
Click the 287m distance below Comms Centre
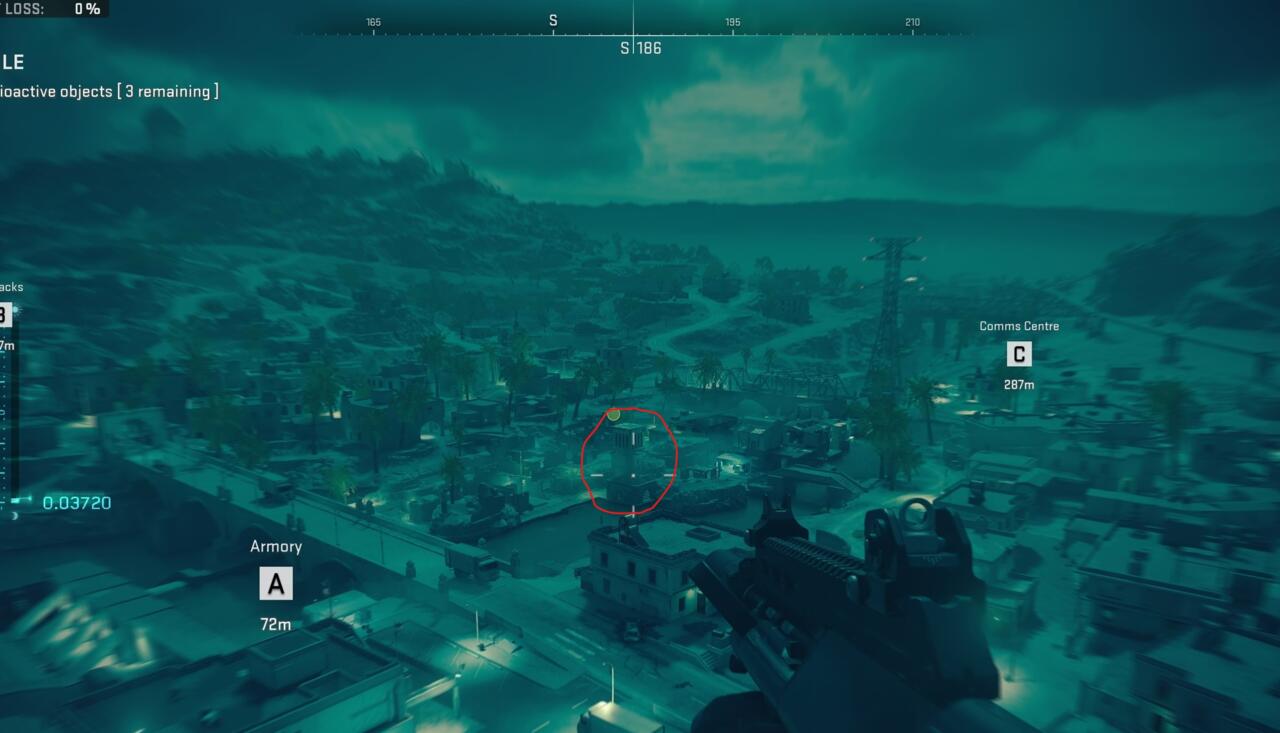coord(1018,383)
